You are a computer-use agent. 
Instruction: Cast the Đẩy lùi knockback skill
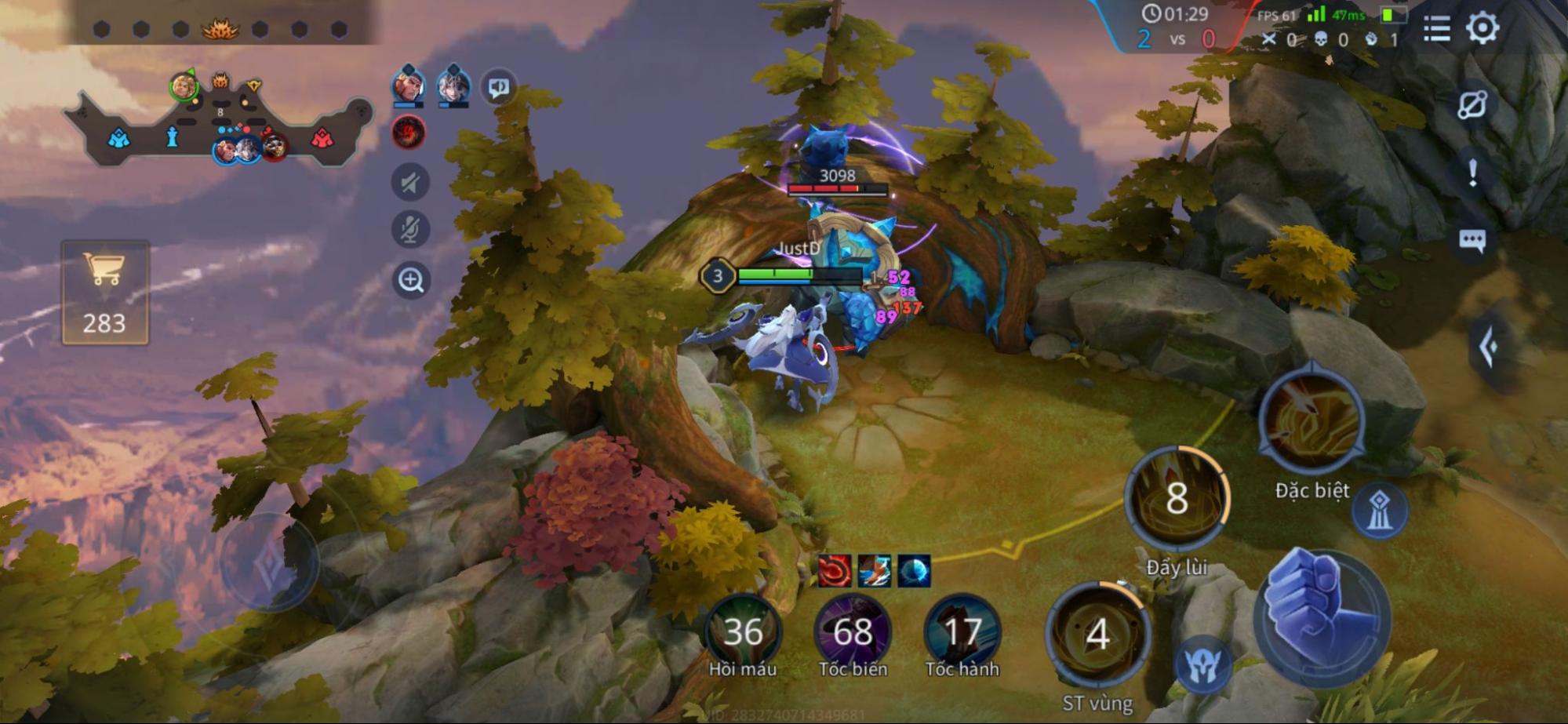1177,499
